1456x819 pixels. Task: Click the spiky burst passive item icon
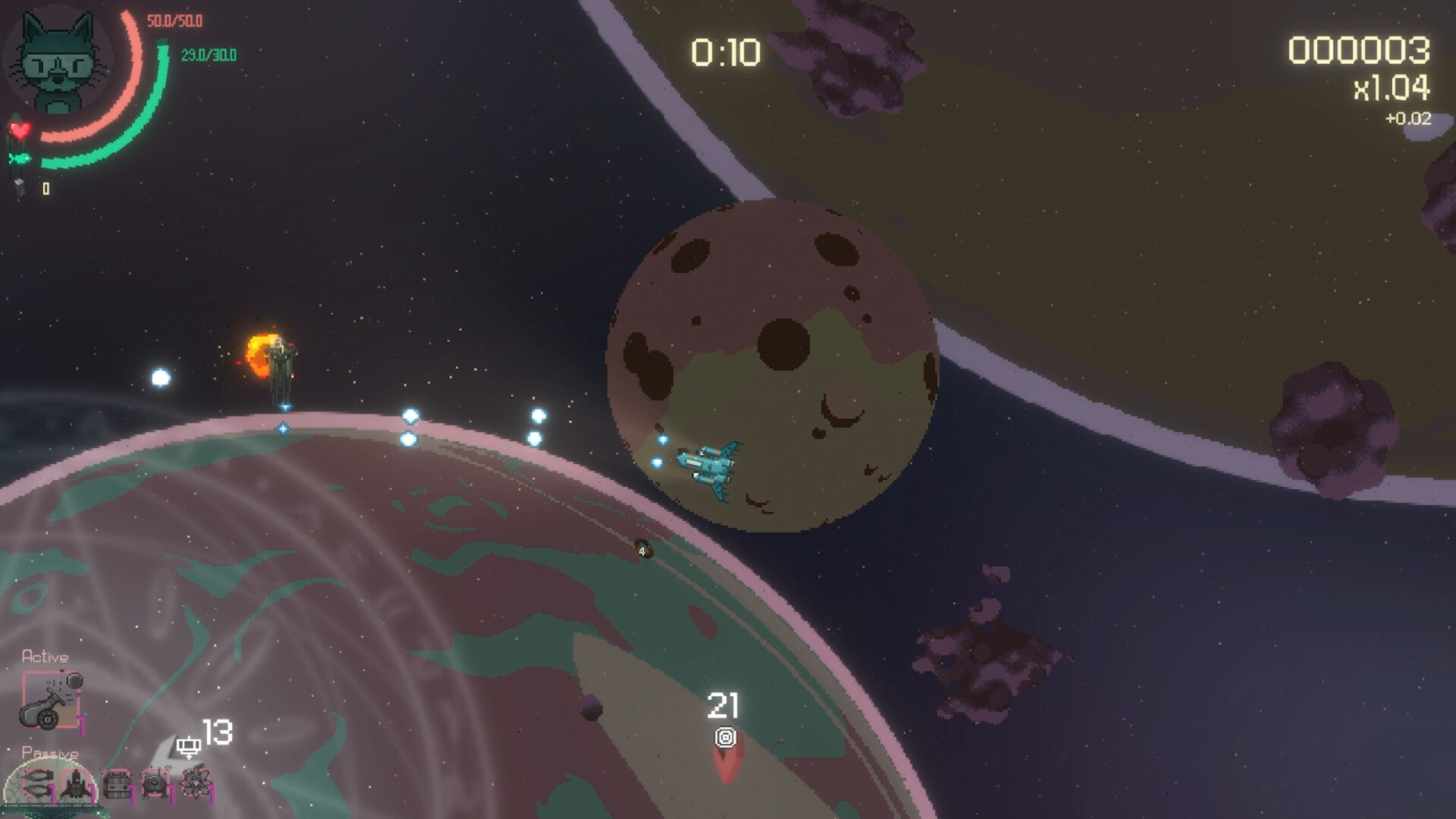[x=195, y=784]
